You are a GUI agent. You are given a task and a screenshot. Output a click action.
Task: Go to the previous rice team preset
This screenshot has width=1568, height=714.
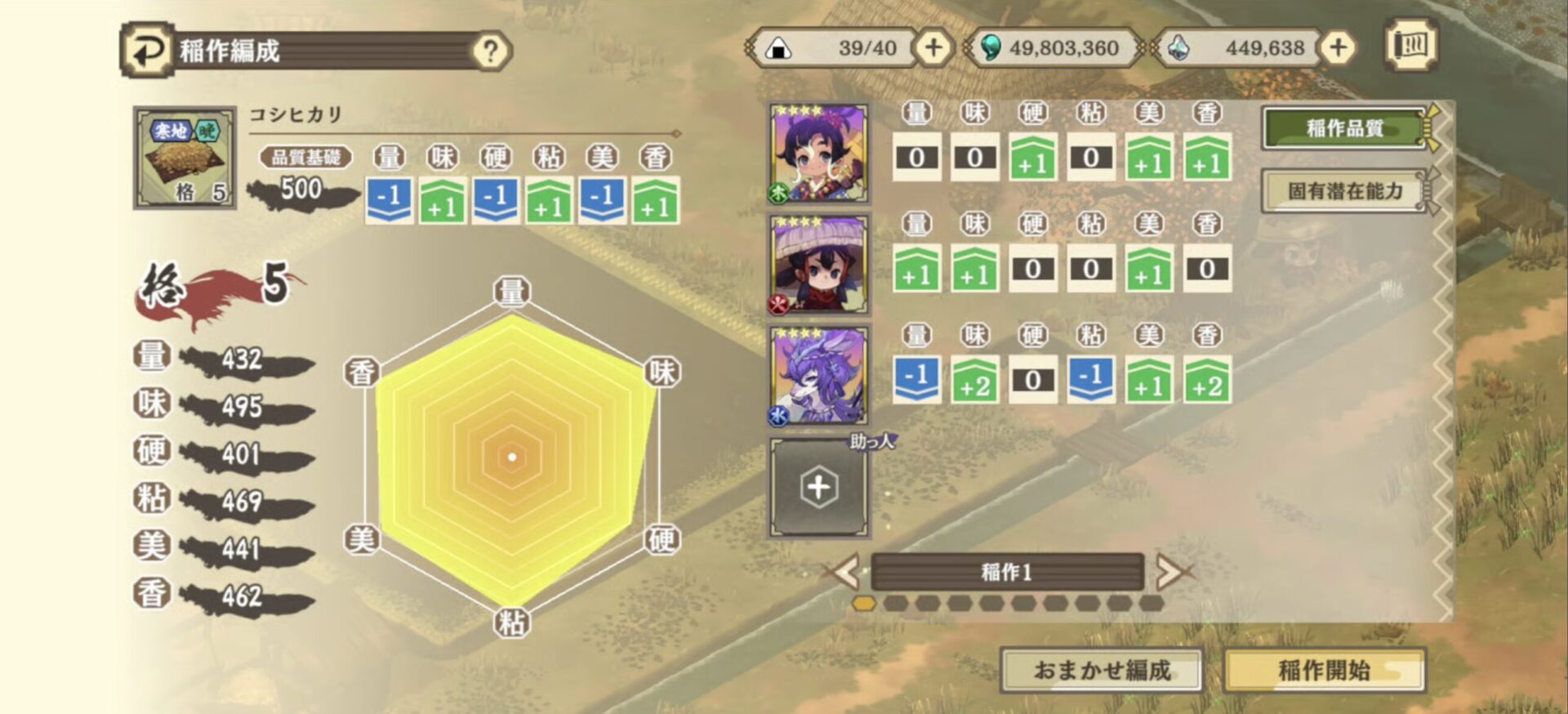845,571
